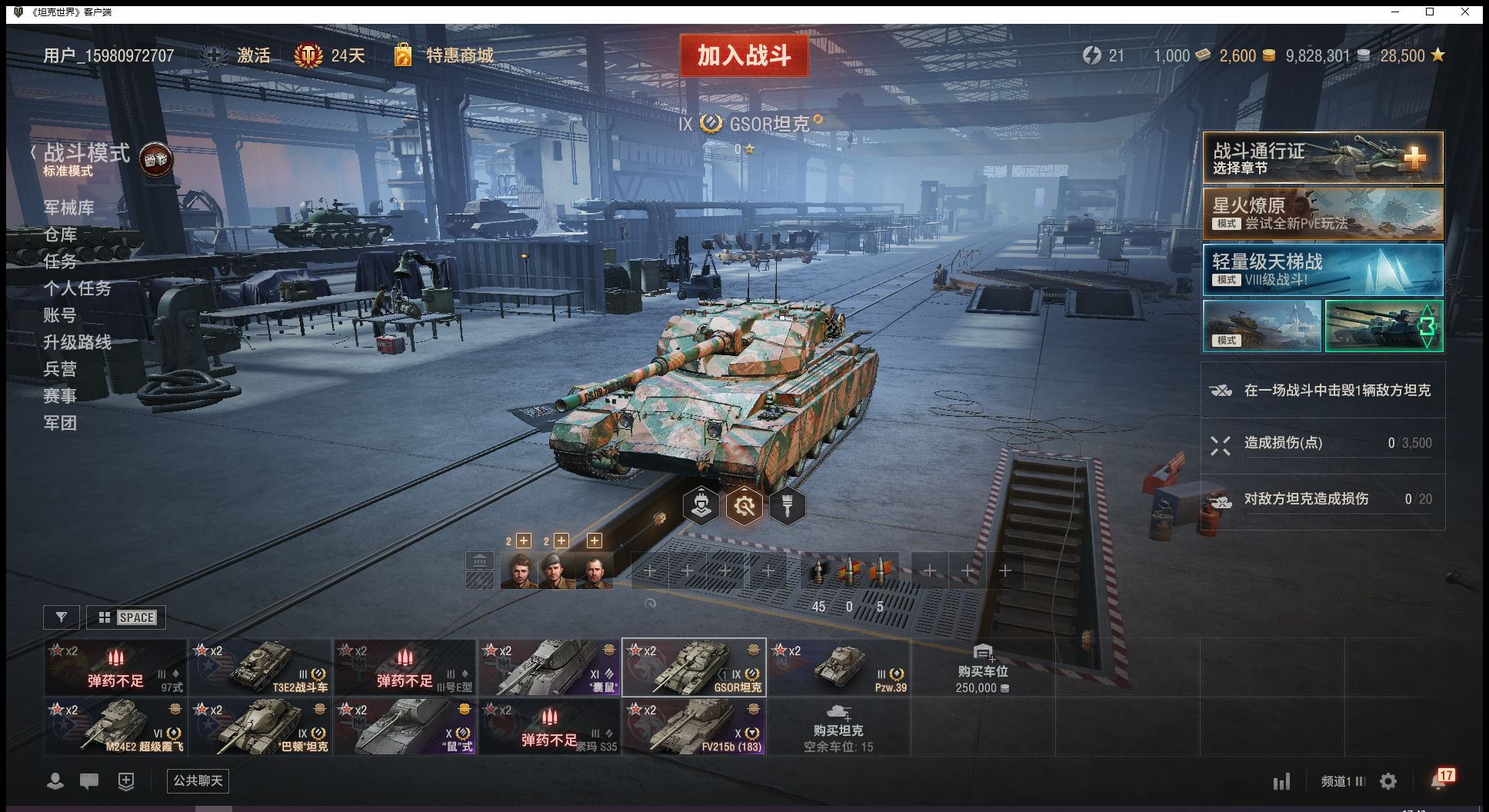Open the notification bell with 17 alerts
Viewport: 1489px width, 812px height.
pyautogui.click(x=1440, y=780)
